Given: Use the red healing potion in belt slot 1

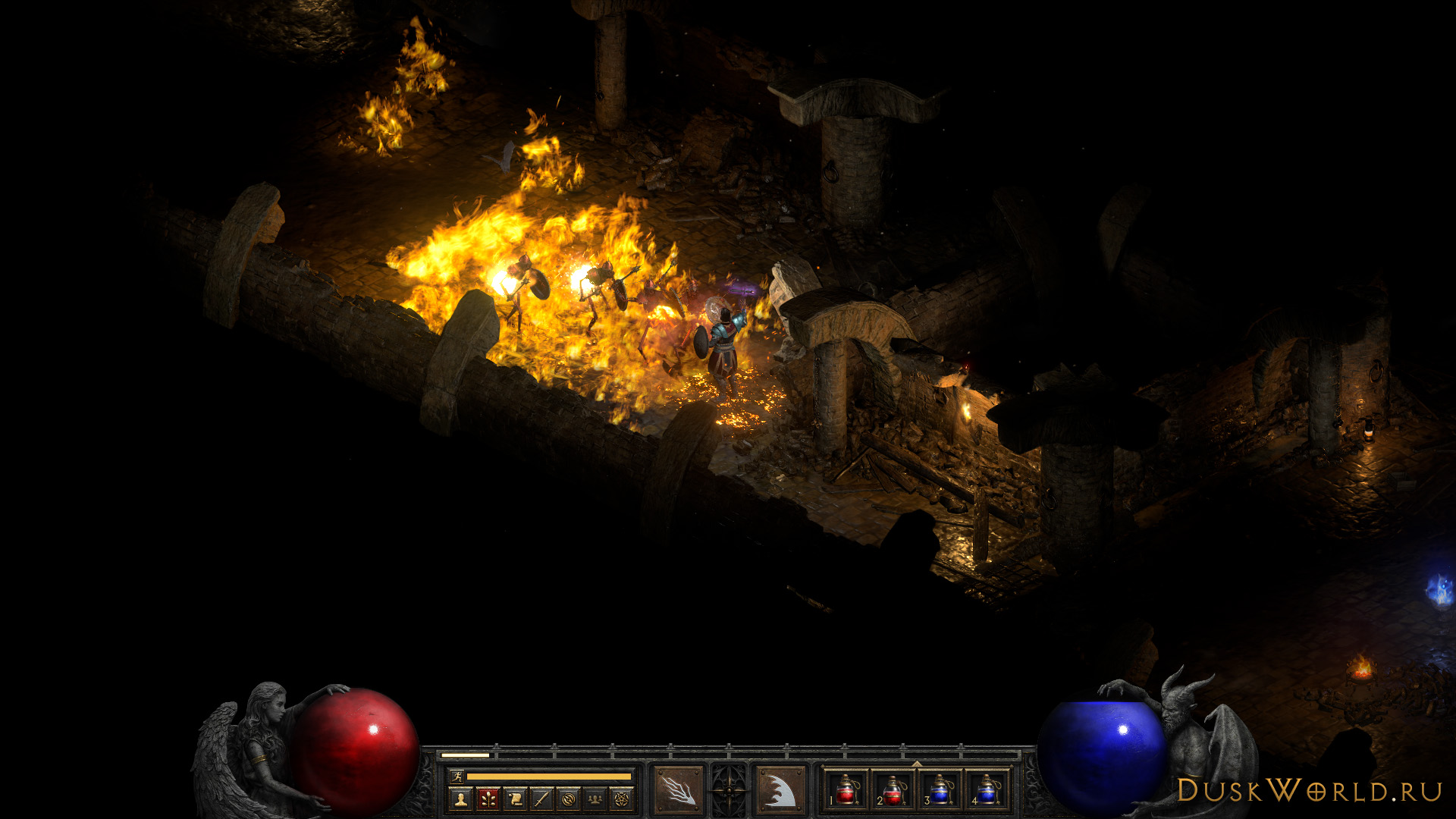Looking at the screenshot, I should (846, 790).
